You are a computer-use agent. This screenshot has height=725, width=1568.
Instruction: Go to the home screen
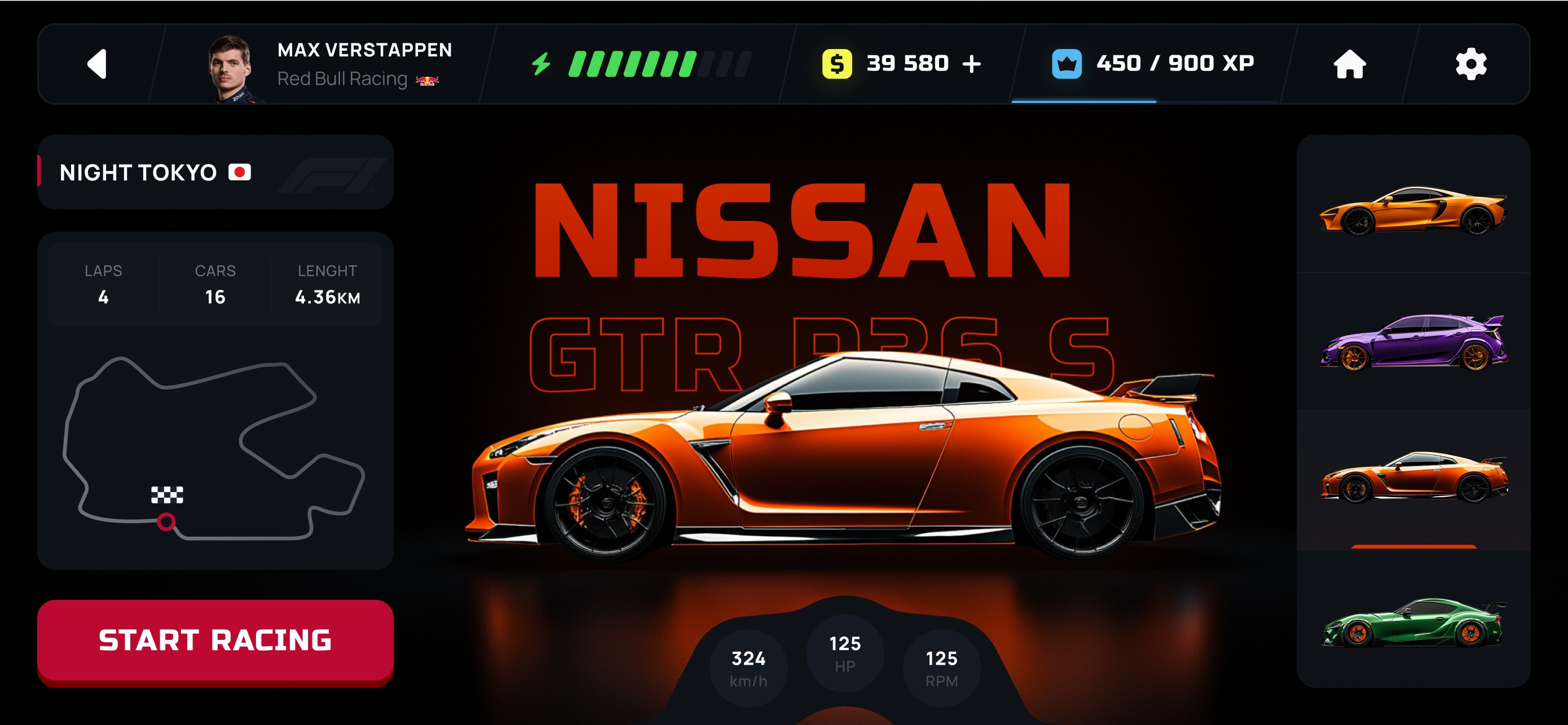click(x=1350, y=64)
